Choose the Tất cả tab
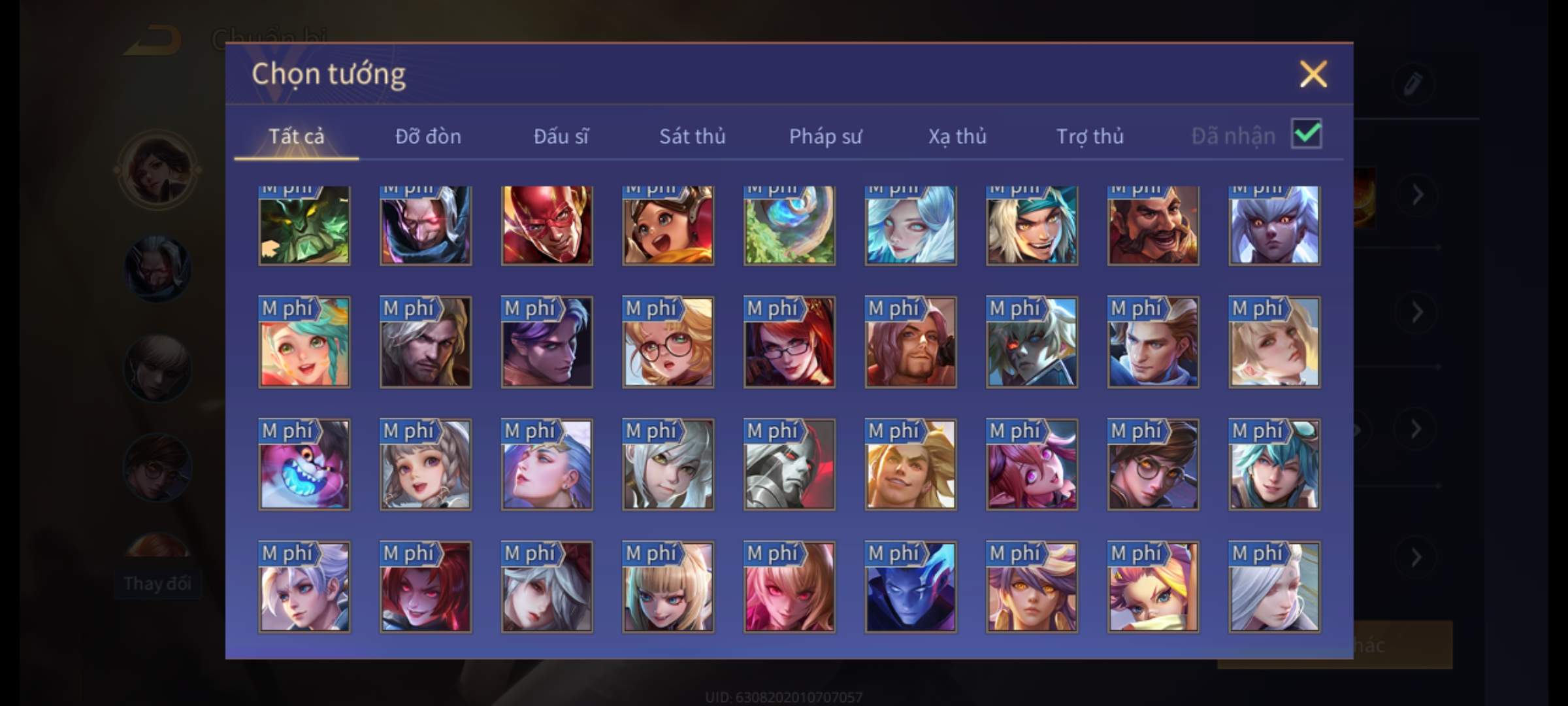Viewport: 1568px width, 706px height. coord(296,136)
